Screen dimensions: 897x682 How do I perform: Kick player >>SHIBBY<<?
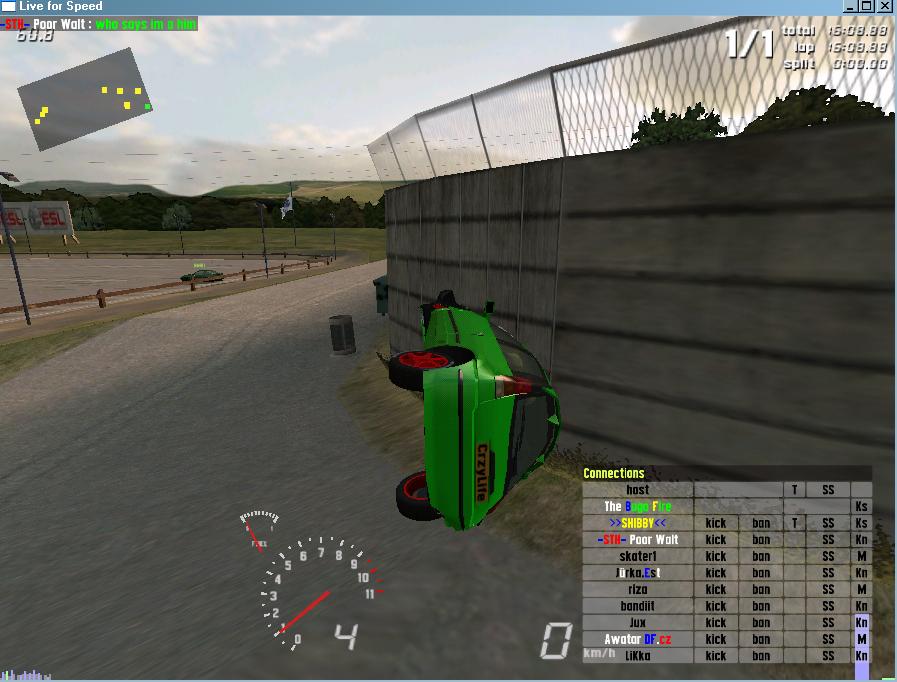click(716, 523)
